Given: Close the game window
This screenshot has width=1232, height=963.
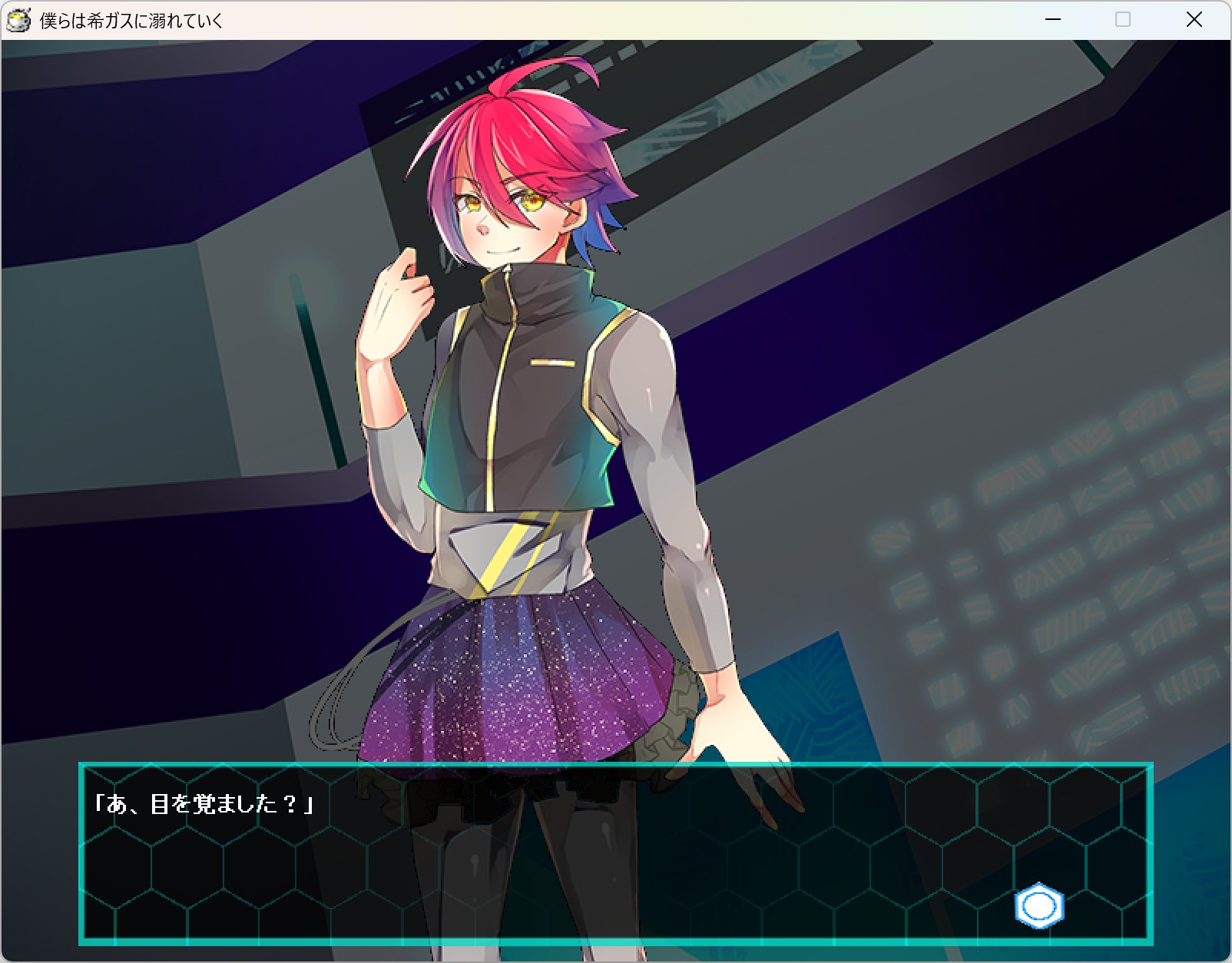Looking at the screenshot, I should [x=1194, y=20].
